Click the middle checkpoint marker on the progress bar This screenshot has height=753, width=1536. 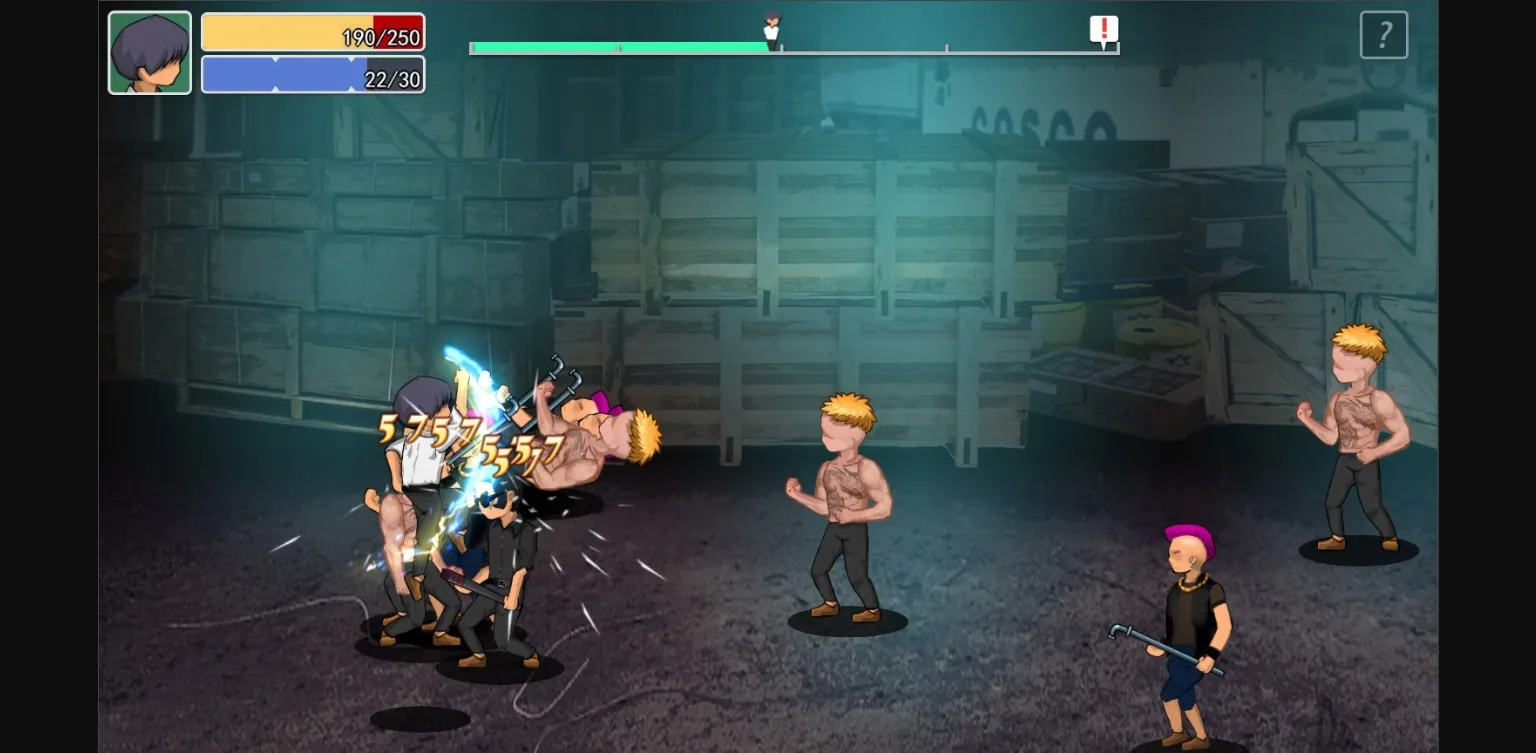coord(945,45)
